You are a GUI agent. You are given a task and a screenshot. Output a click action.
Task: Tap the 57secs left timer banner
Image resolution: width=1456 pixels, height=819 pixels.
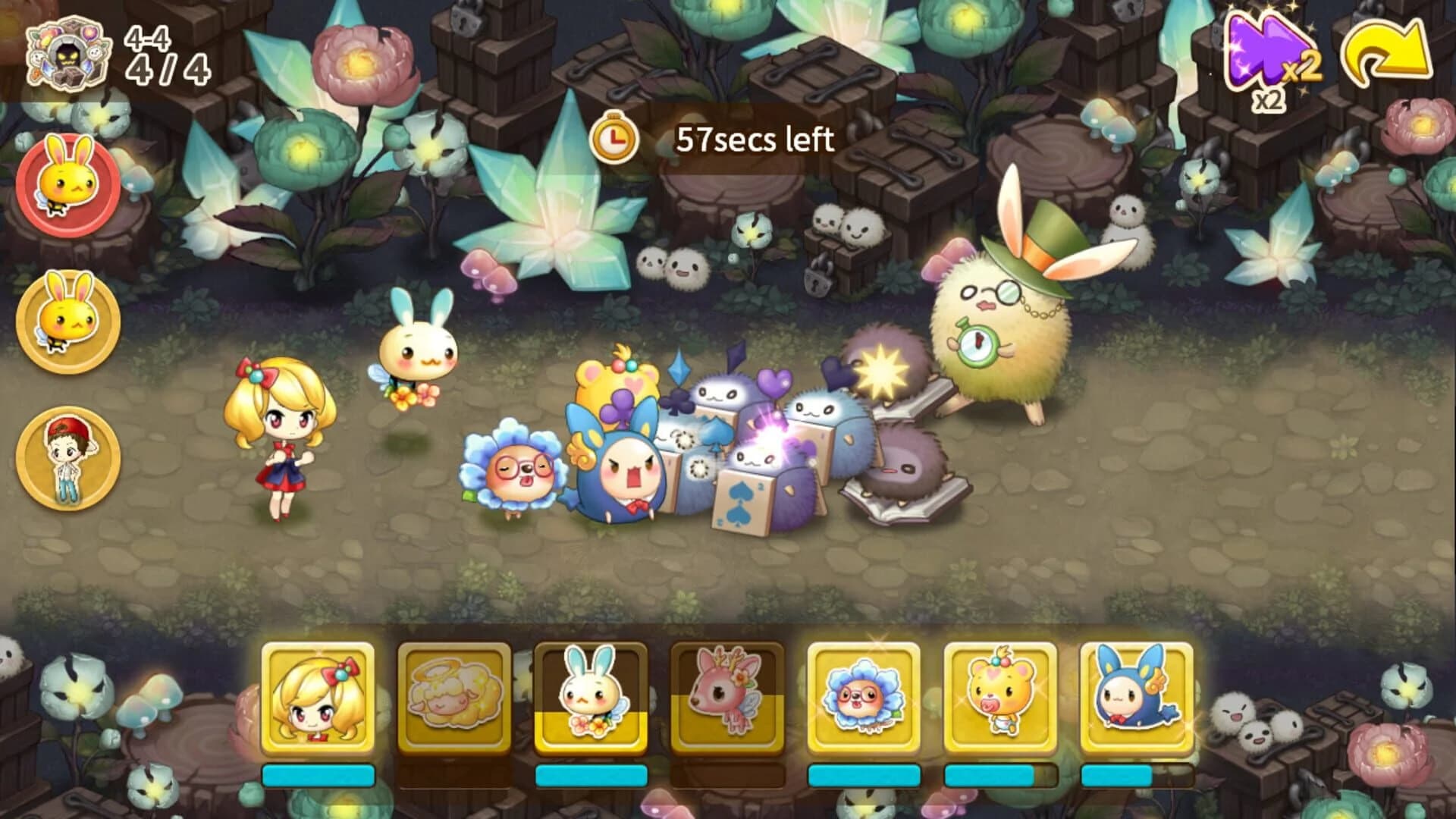point(755,139)
